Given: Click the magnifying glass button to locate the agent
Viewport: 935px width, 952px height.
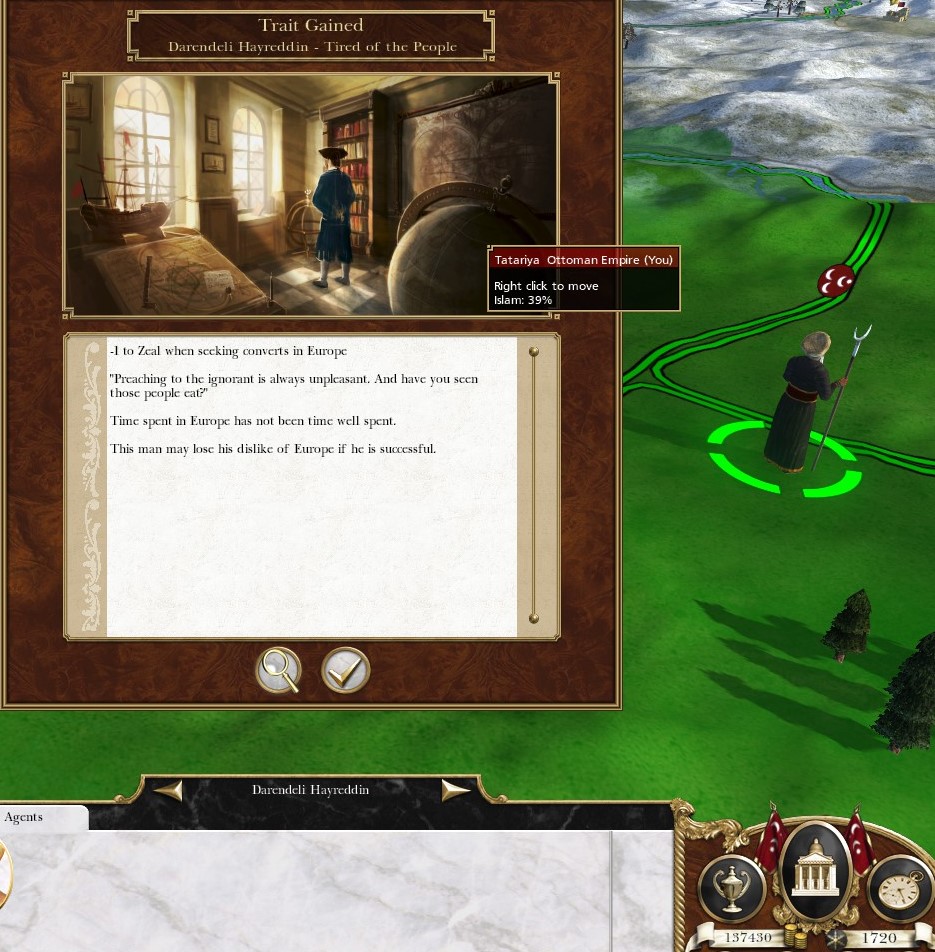Looking at the screenshot, I should tap(279, 671).
